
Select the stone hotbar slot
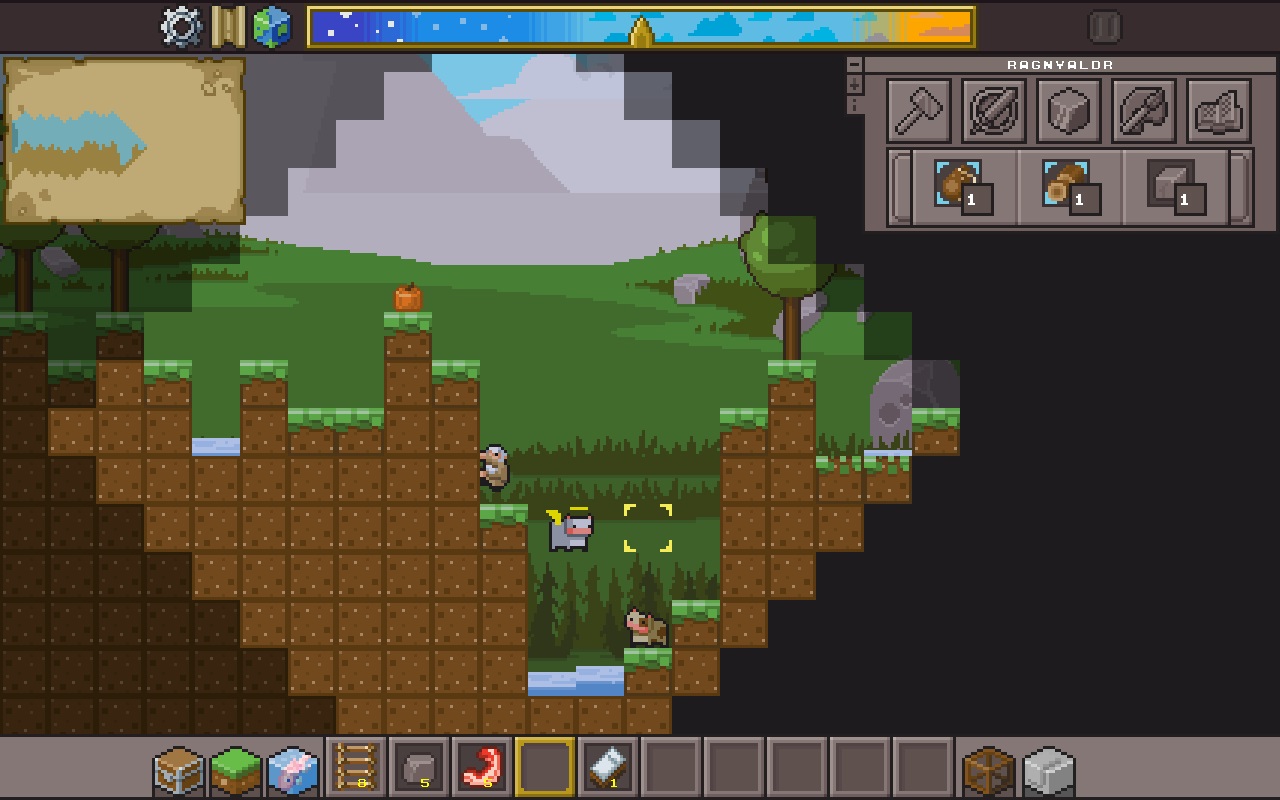(x=419, y=767)
